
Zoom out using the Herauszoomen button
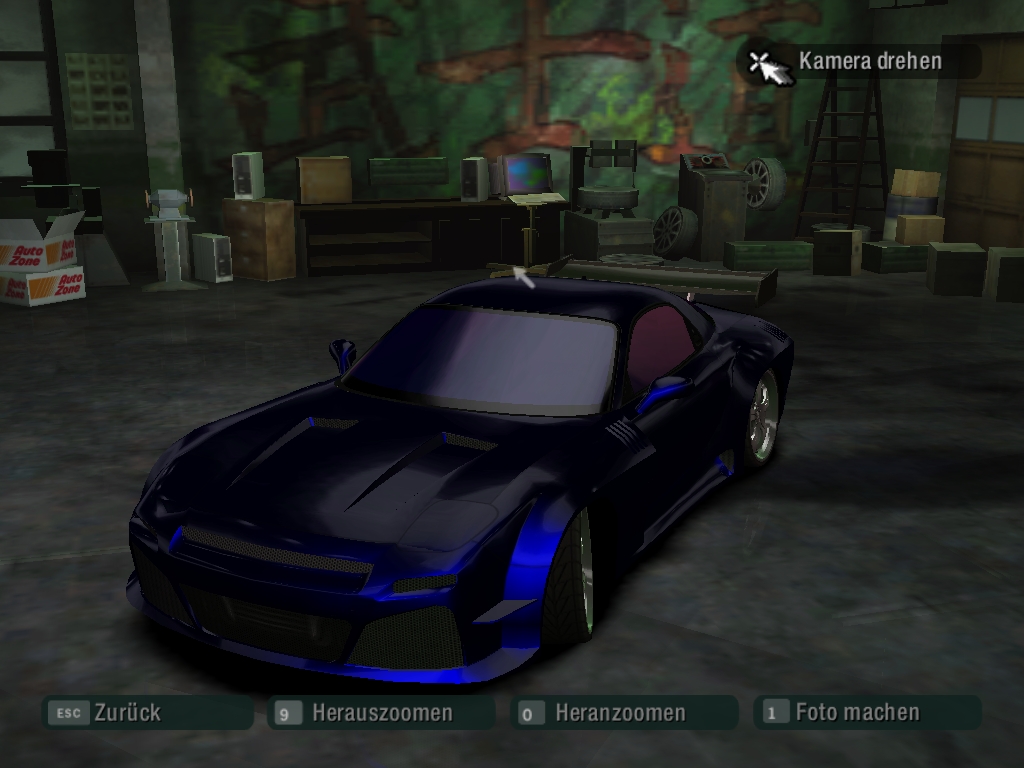point(381,713)
